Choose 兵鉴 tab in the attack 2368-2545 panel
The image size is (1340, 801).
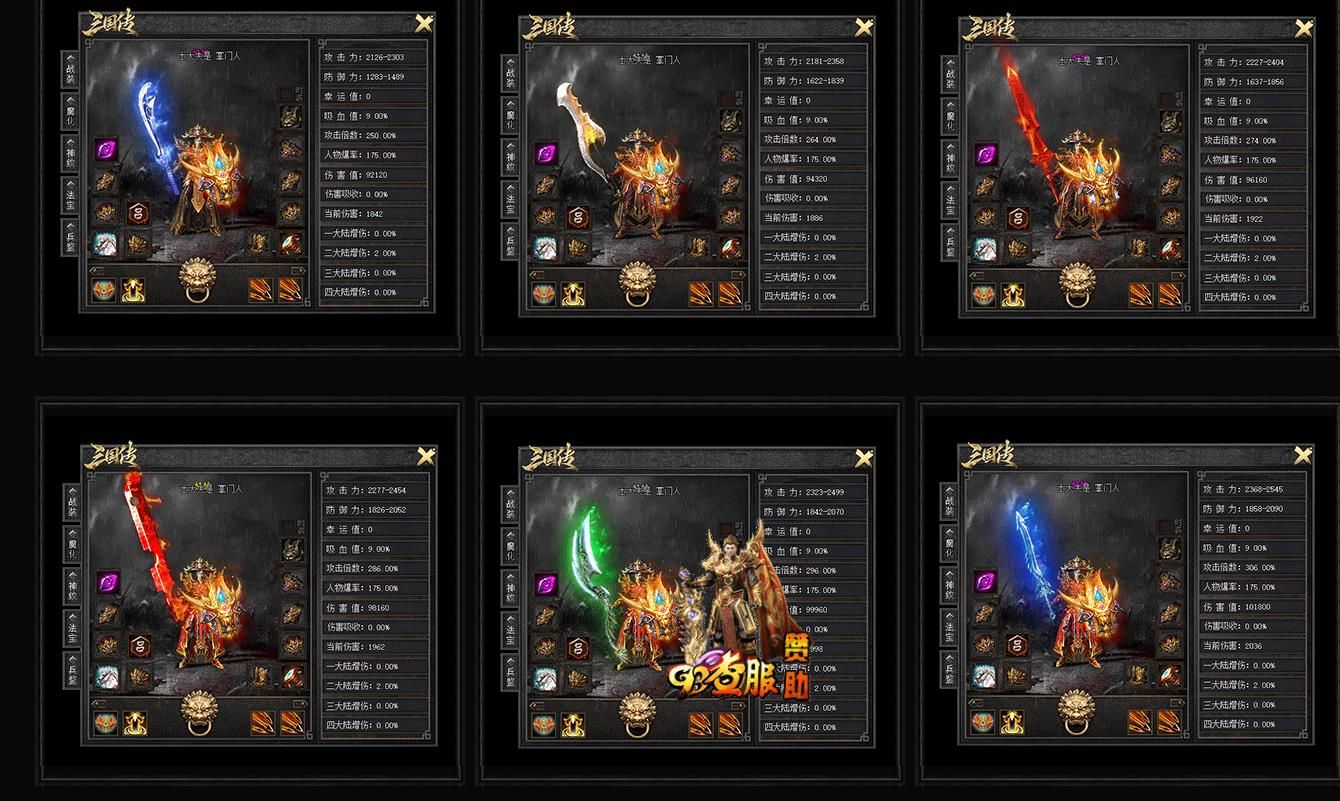(949, 667)
